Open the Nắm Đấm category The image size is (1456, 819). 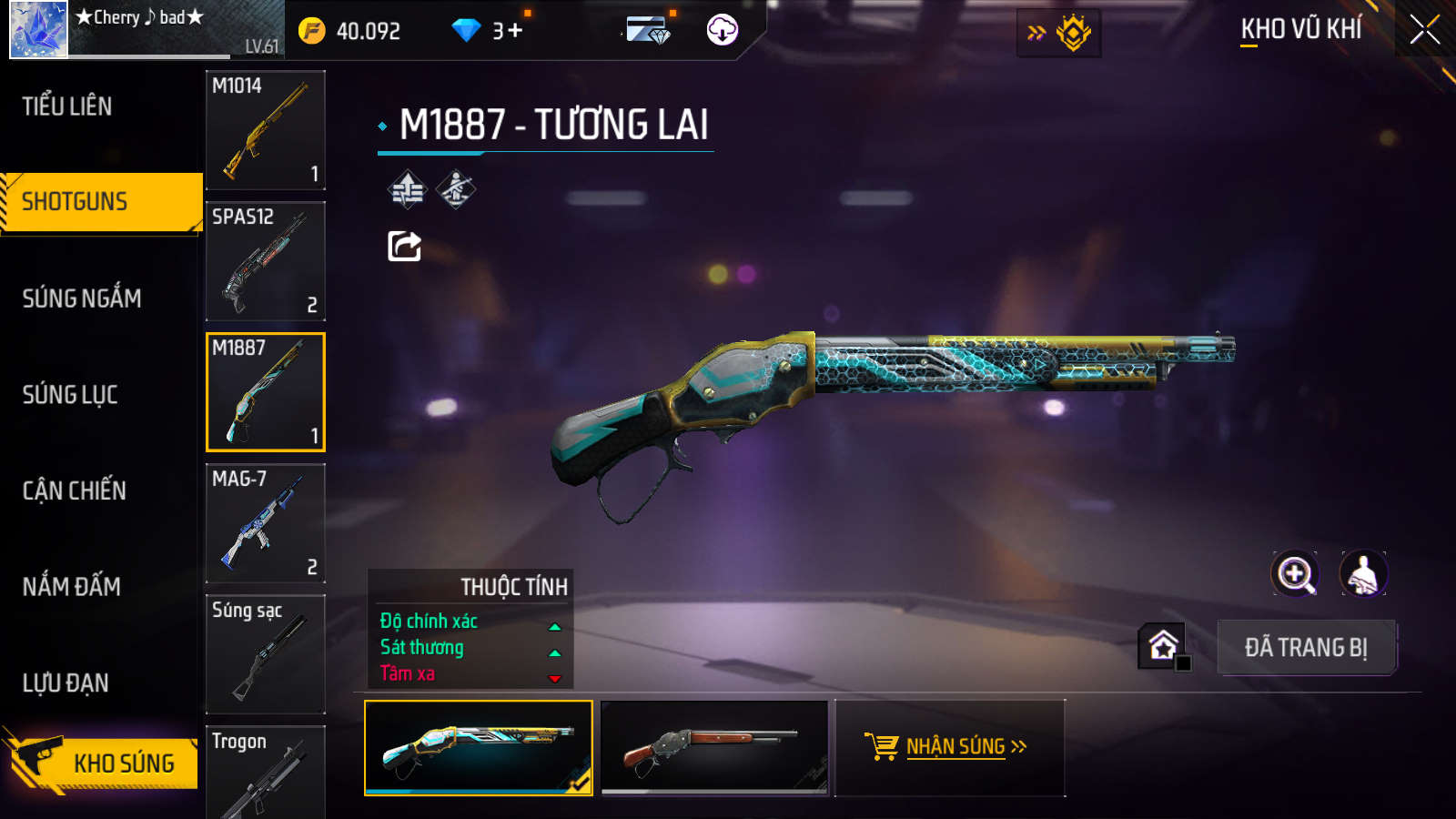(72, 587)
